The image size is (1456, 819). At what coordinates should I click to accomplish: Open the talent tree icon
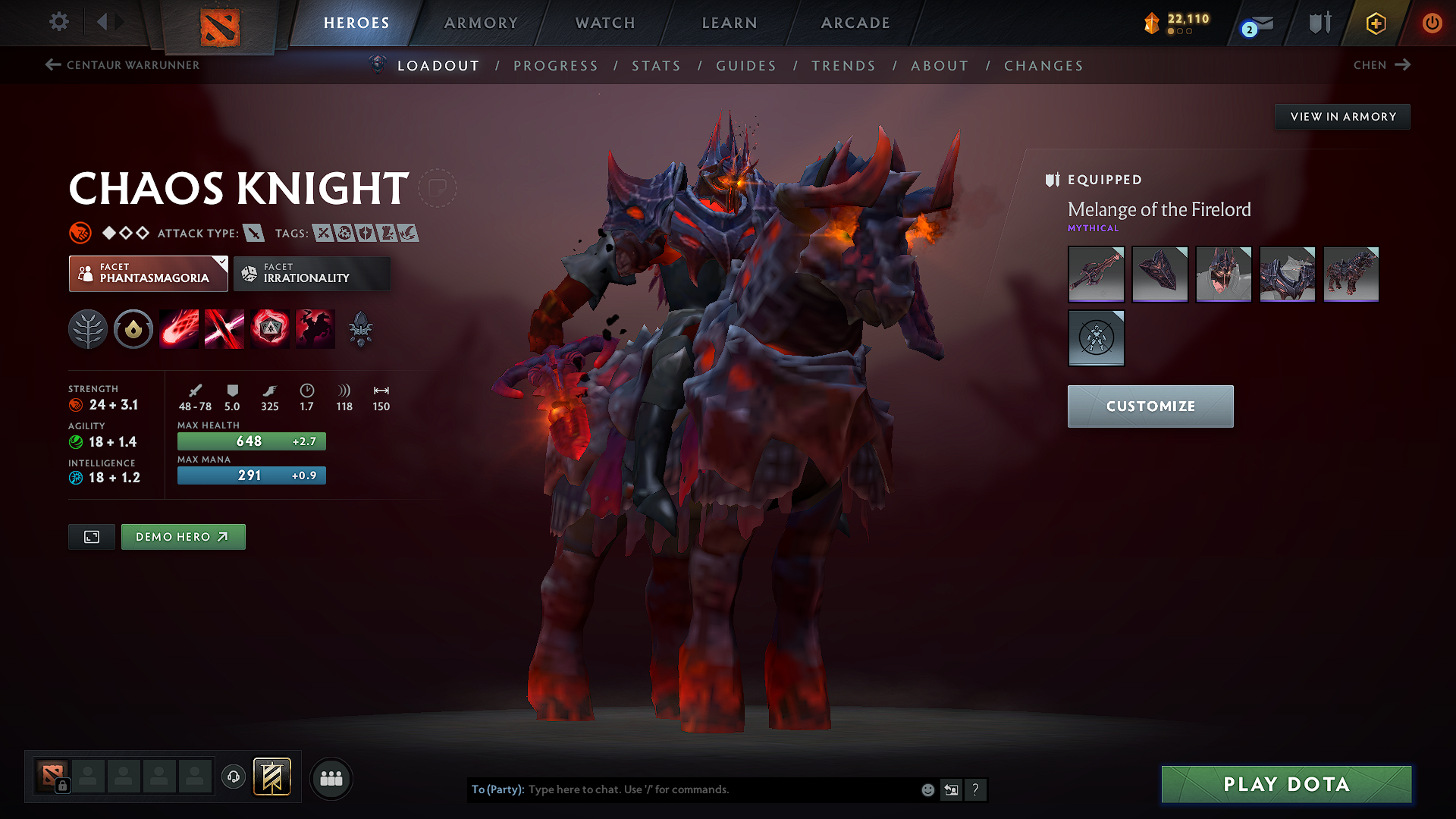(x=88, y=328)
